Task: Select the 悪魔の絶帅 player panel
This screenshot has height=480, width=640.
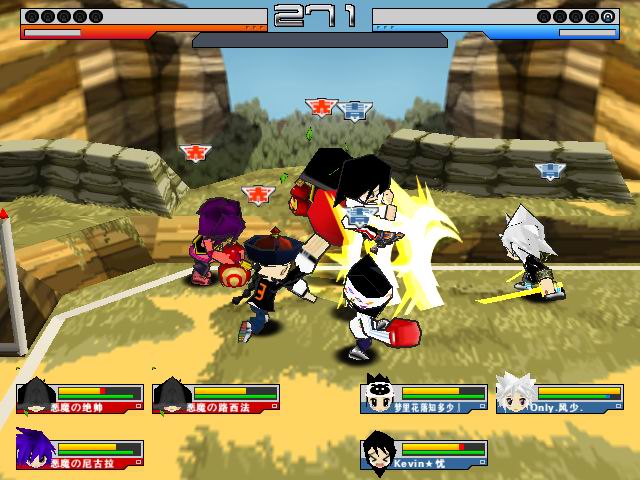Action: (80, 398)
